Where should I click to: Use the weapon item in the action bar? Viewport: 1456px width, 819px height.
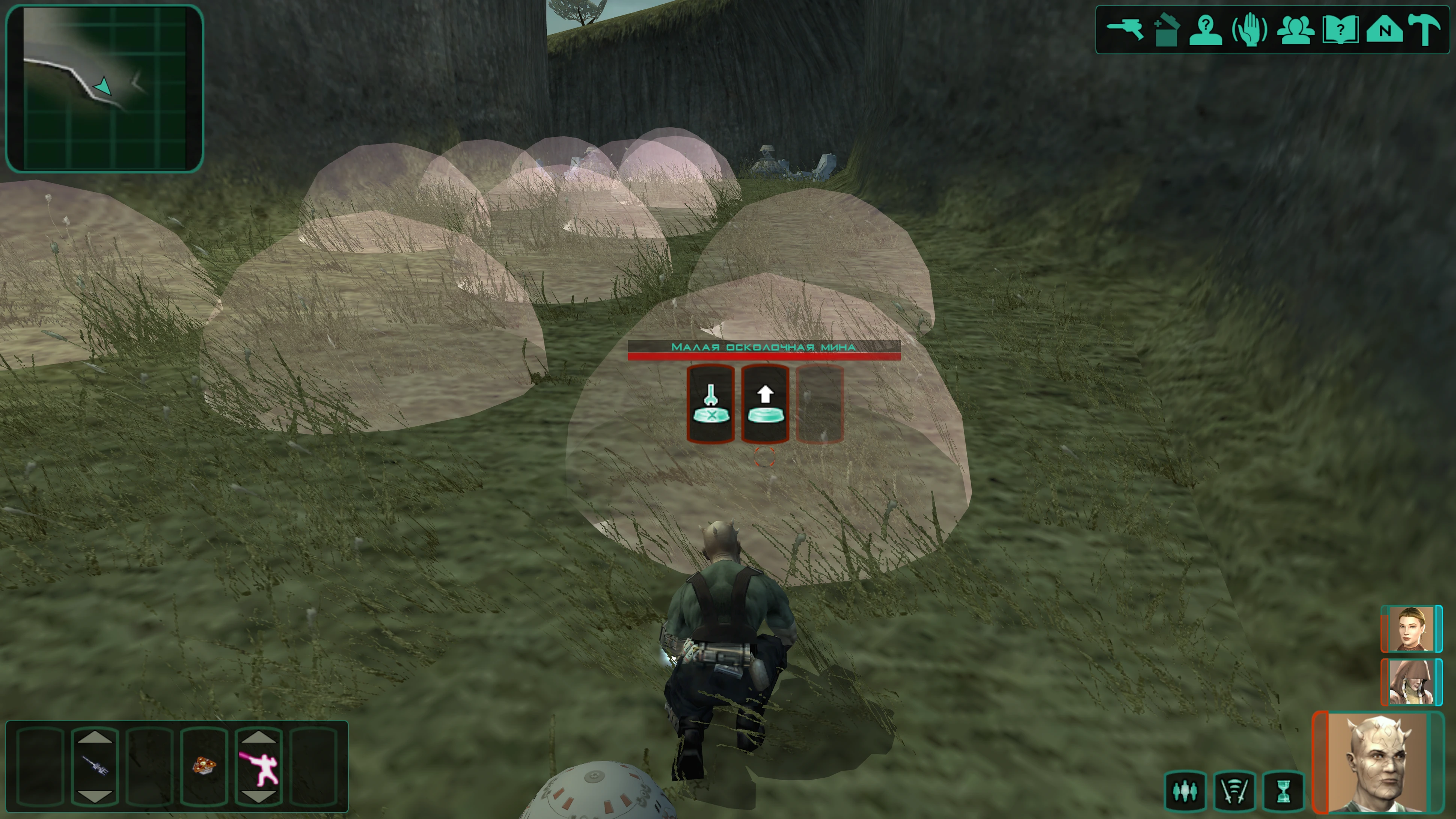[94, 766]
